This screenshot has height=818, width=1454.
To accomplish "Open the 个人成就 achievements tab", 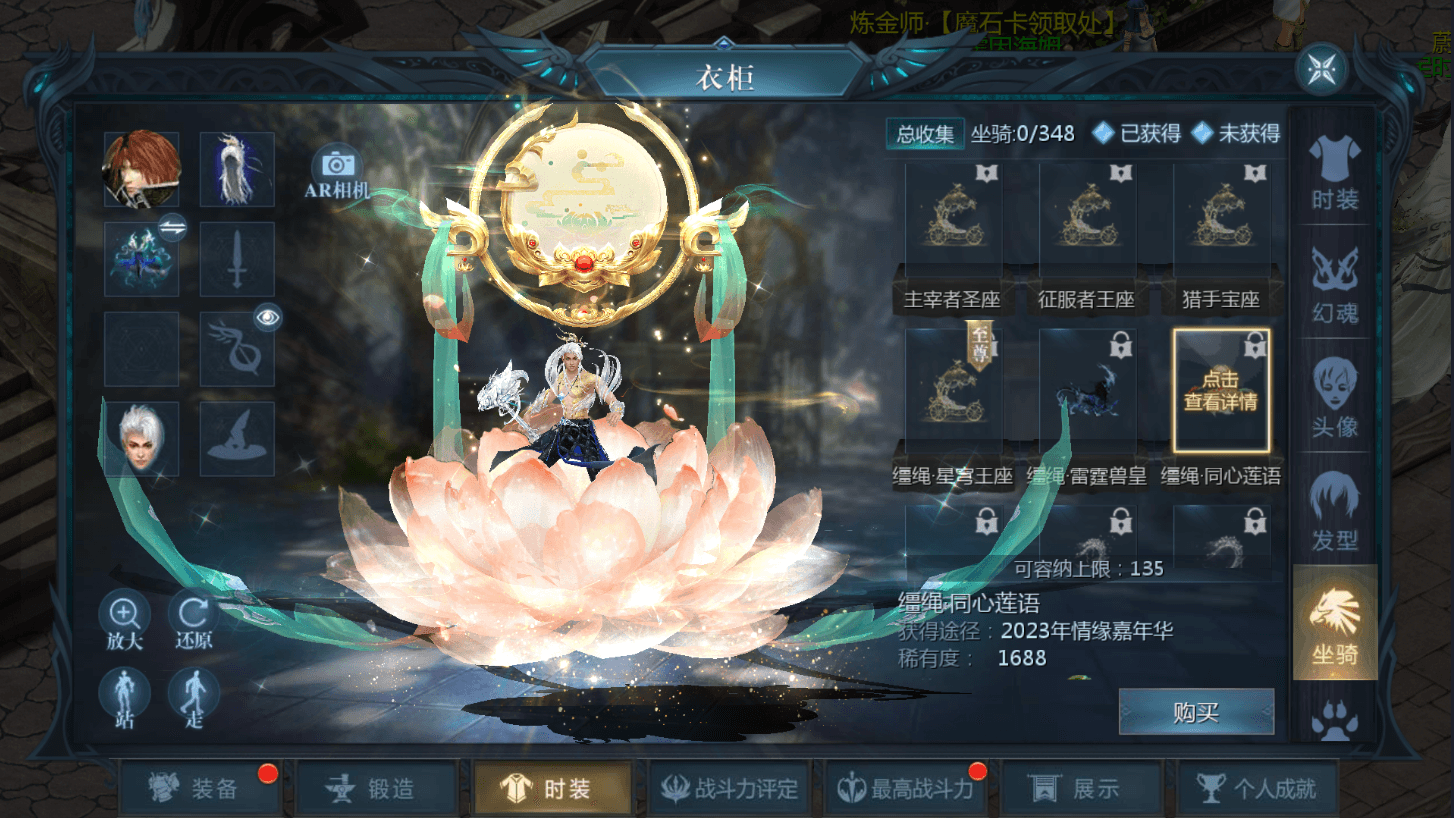I will [1257, 789].
